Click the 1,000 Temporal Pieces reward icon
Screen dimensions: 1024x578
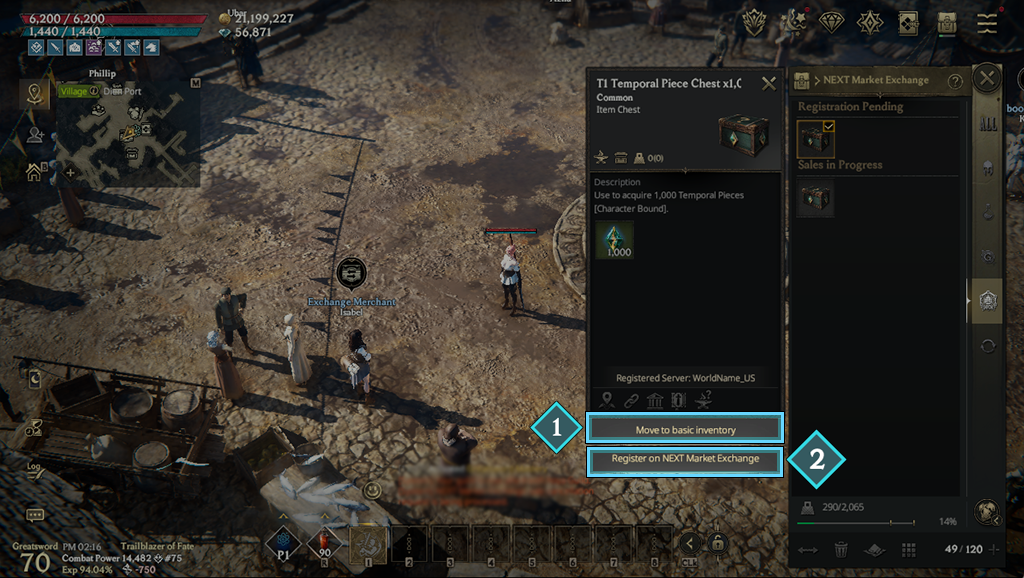(x=615, y=240)
